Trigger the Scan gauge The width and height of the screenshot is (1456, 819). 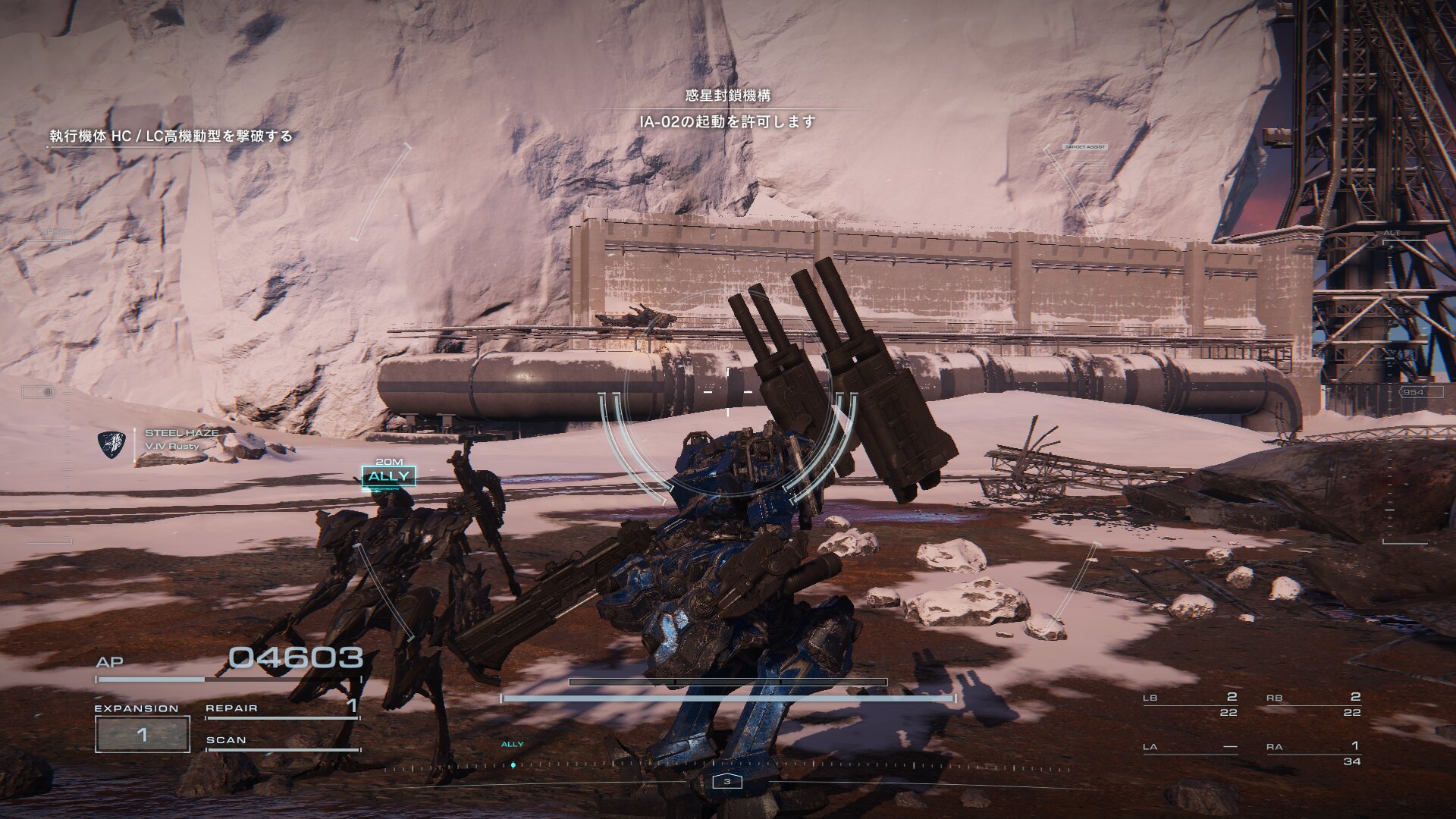[x=281, y=742]
